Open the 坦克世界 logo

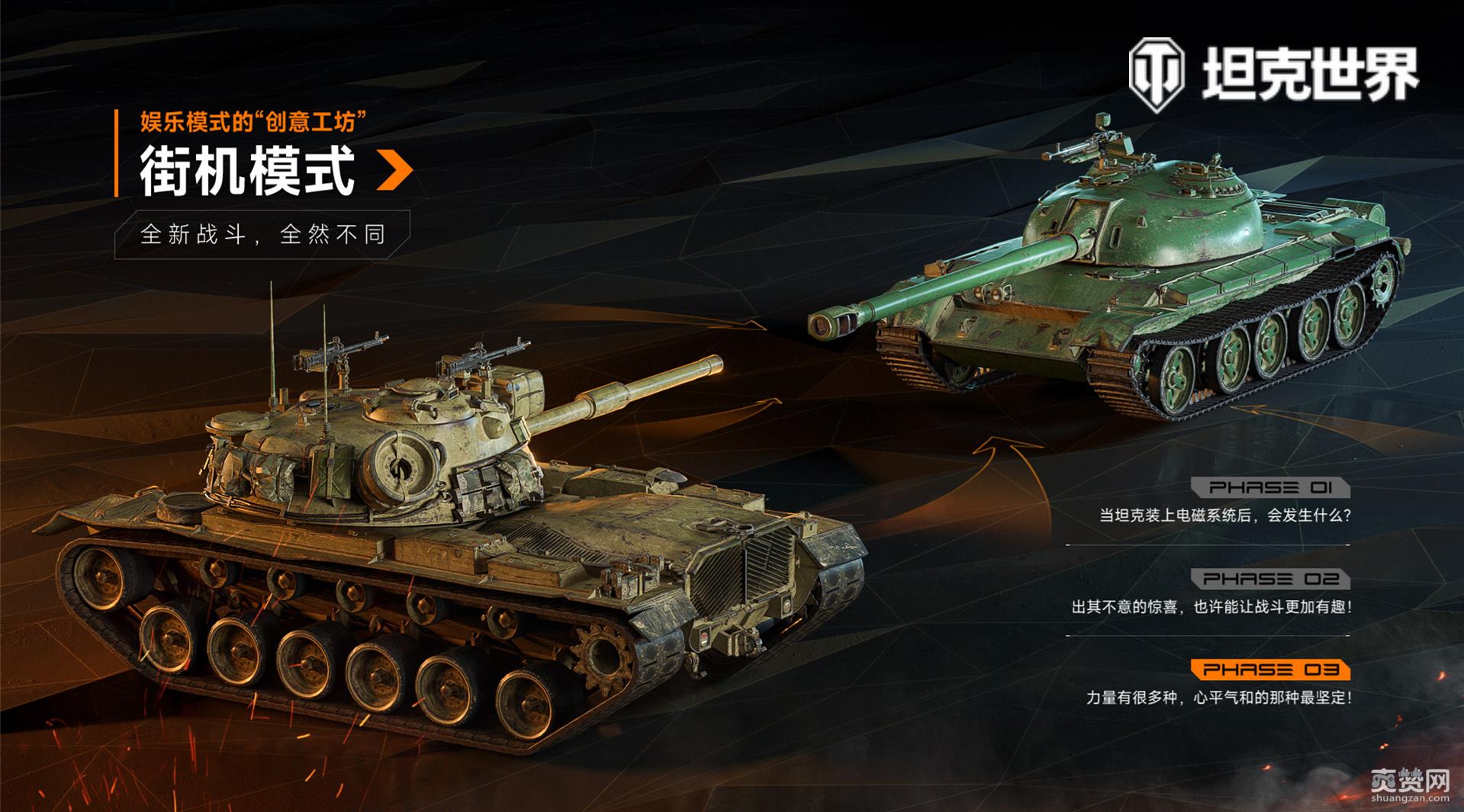click(1273, 74)
